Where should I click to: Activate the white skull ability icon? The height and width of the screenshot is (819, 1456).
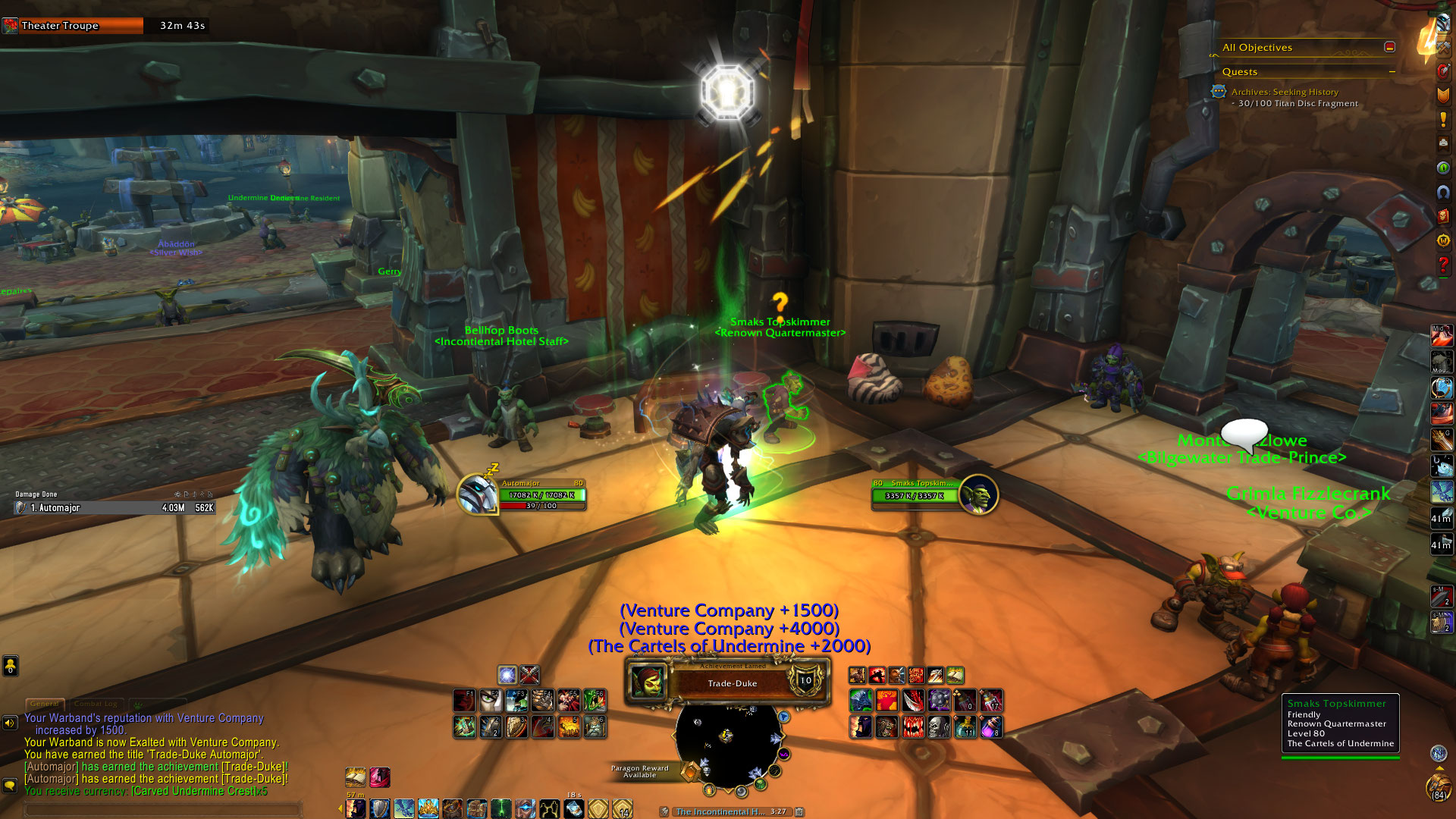click(939, 727)
